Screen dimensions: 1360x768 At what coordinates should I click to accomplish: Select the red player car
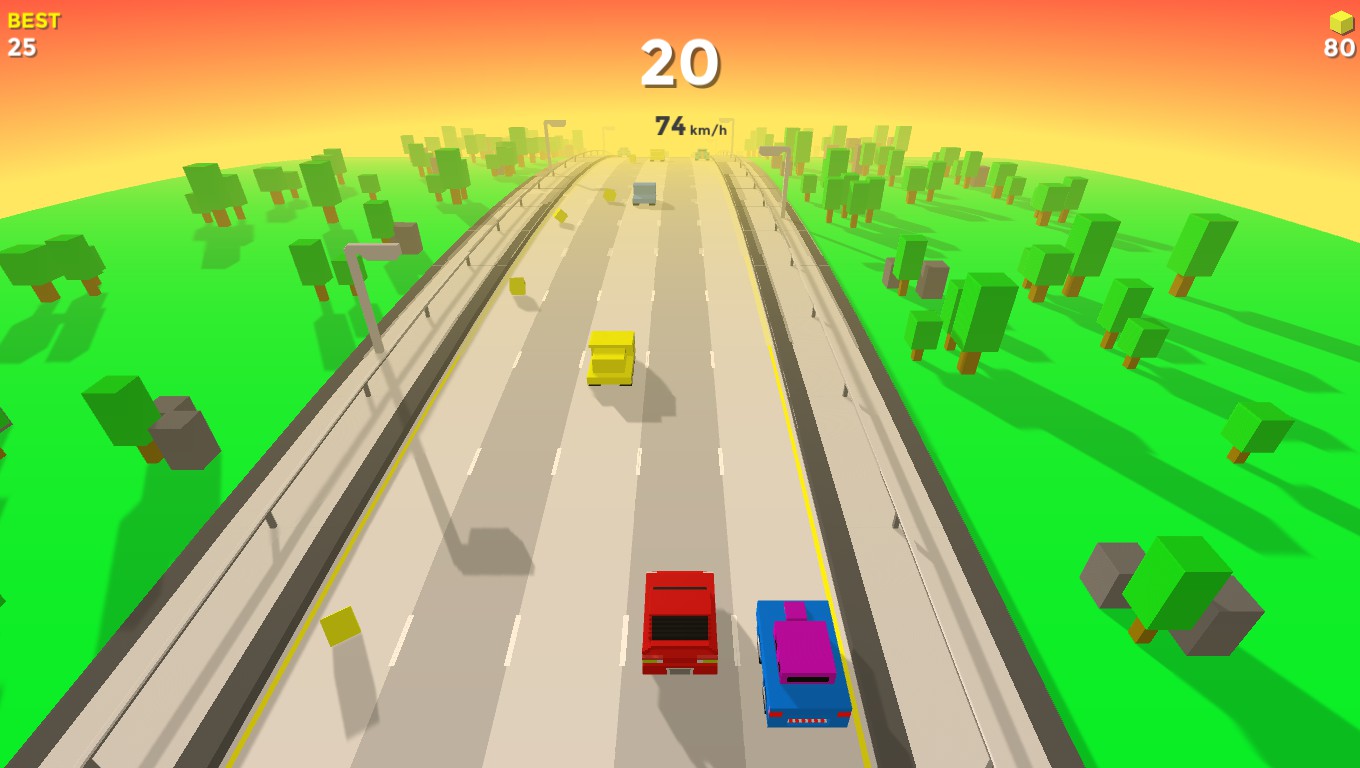(x=681, y=625)
